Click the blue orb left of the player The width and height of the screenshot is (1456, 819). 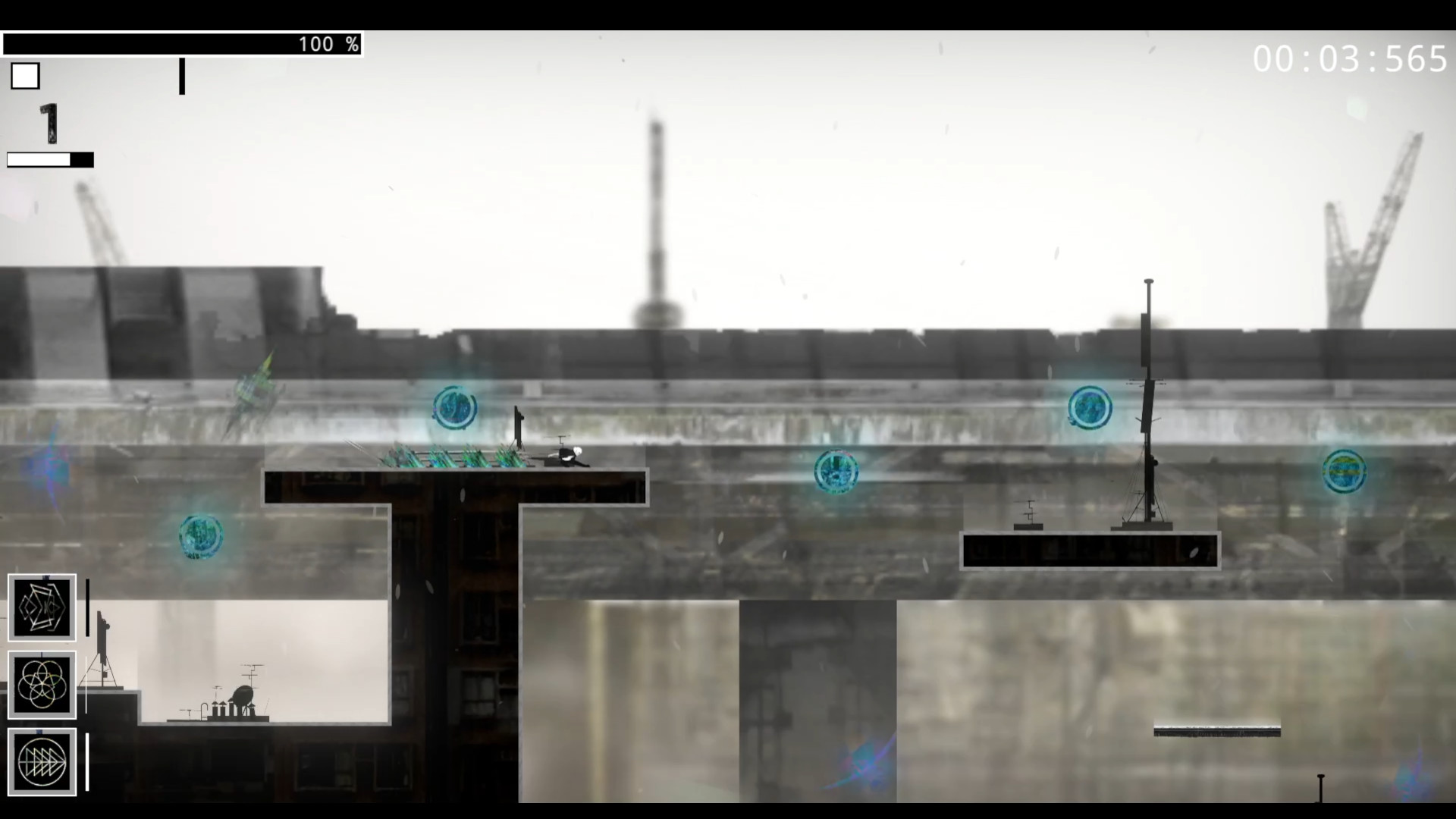click(x=454, y=408)
